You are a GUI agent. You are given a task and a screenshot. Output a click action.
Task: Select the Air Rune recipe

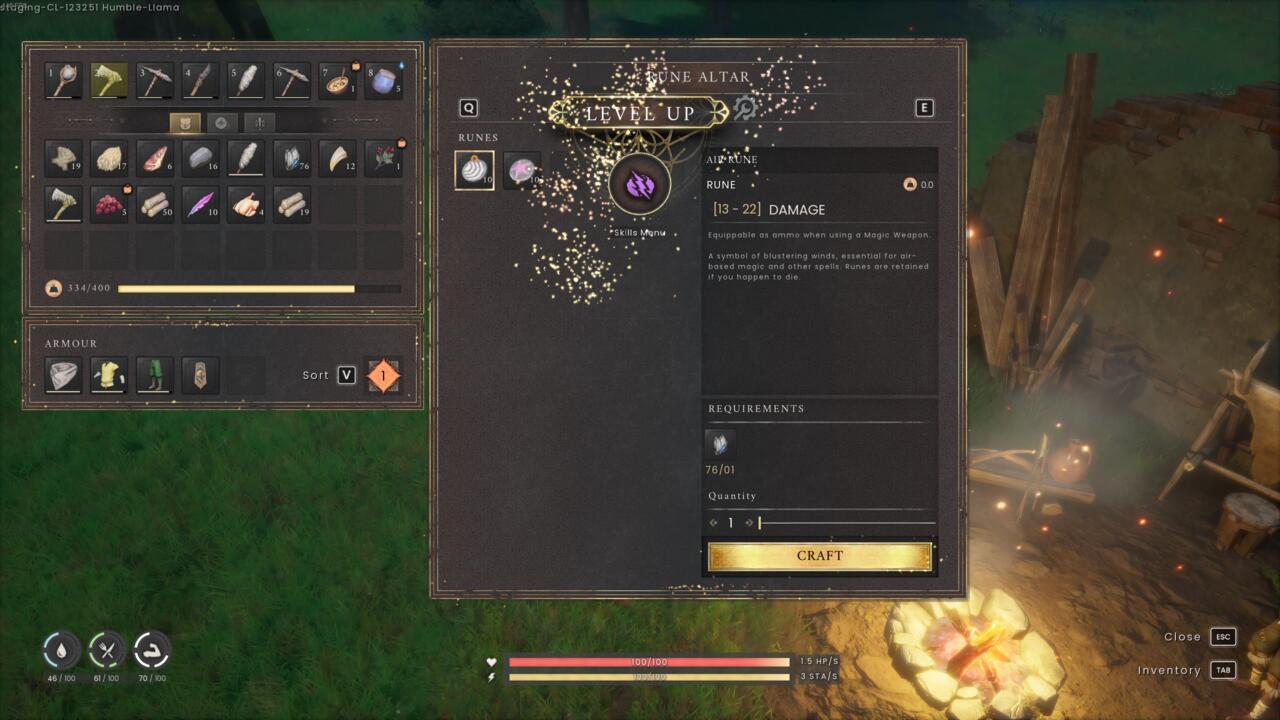point(474,170)
